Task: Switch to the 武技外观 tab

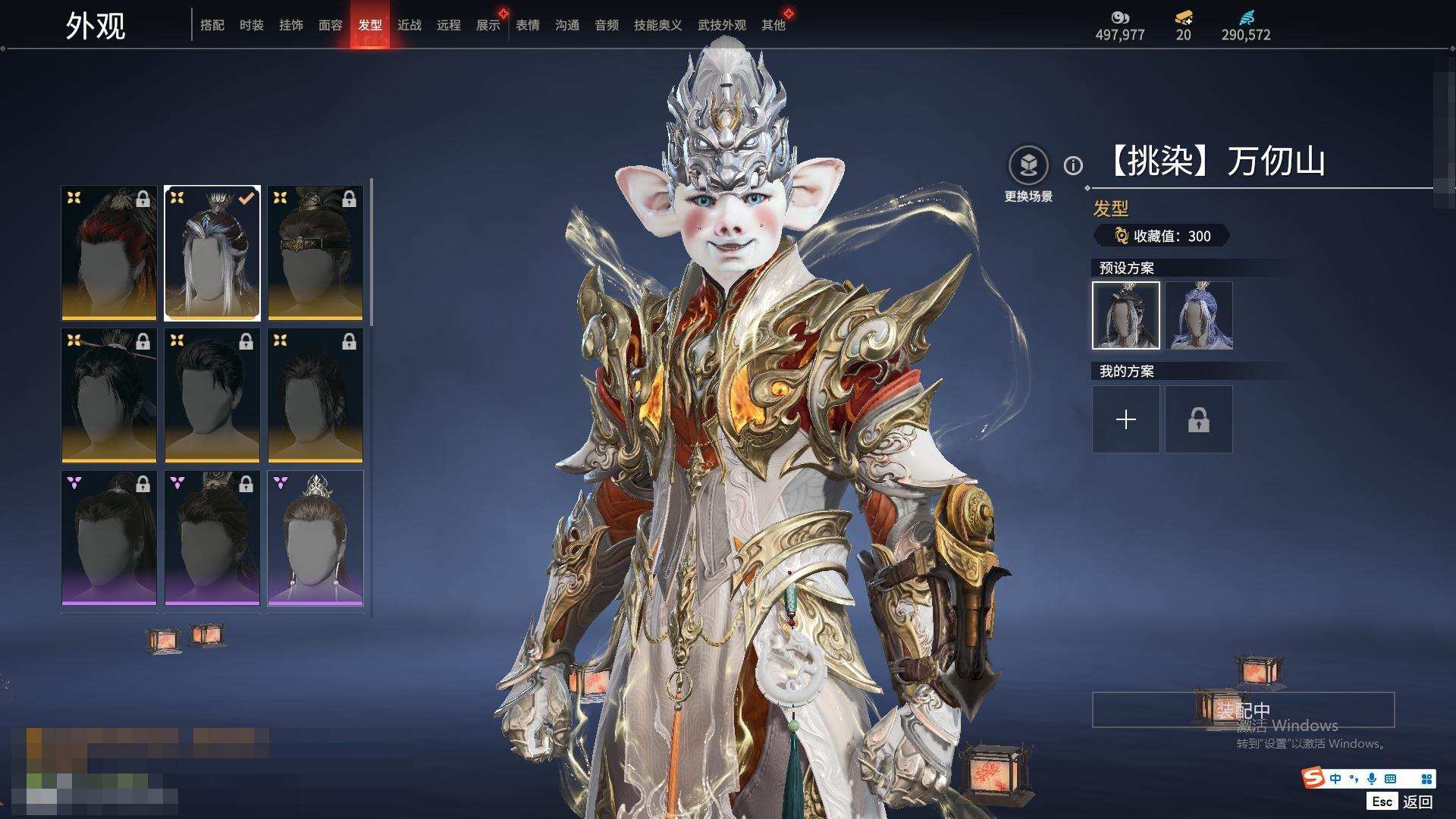Action: [721, 25]
